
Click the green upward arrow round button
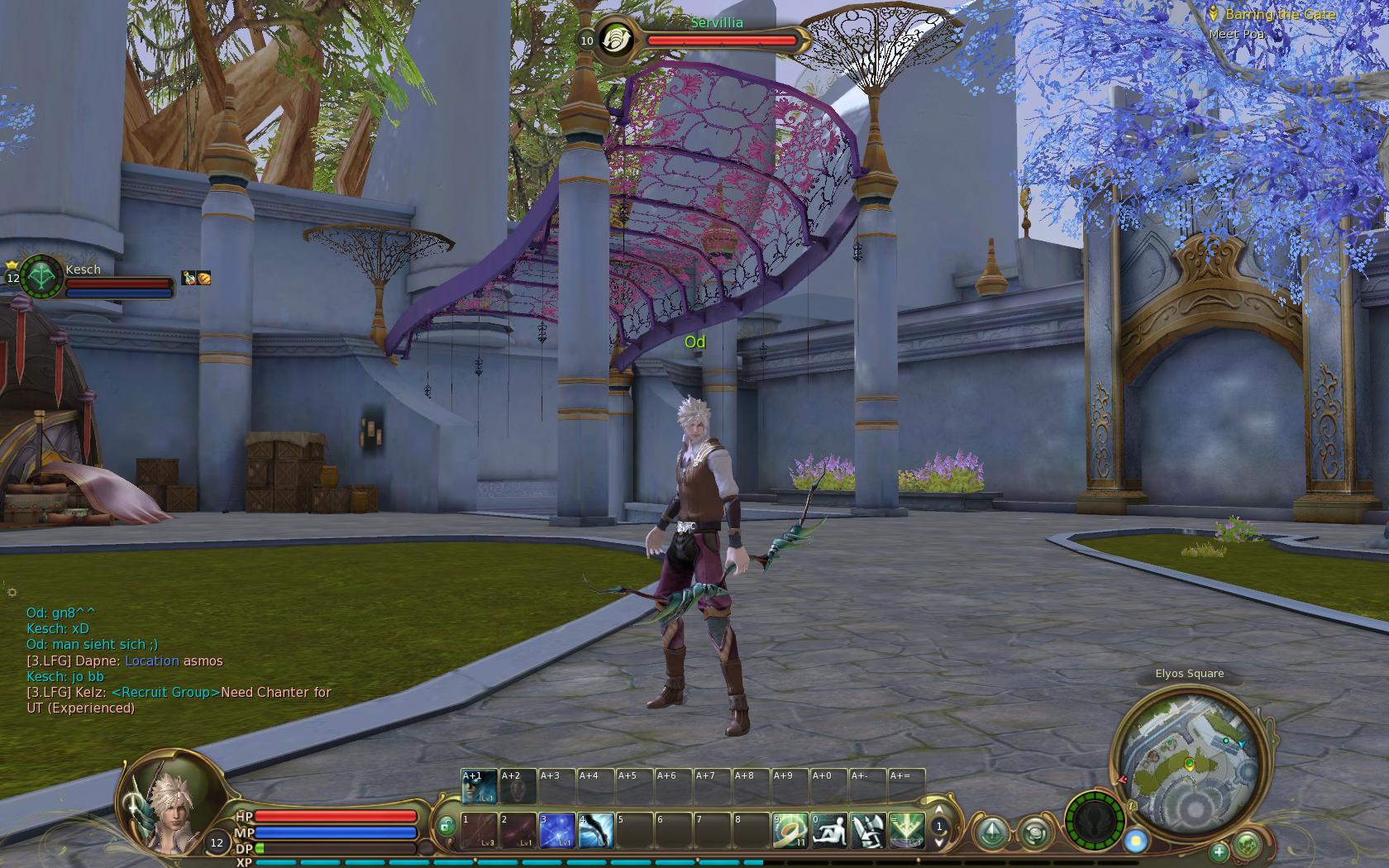(992, 832)
